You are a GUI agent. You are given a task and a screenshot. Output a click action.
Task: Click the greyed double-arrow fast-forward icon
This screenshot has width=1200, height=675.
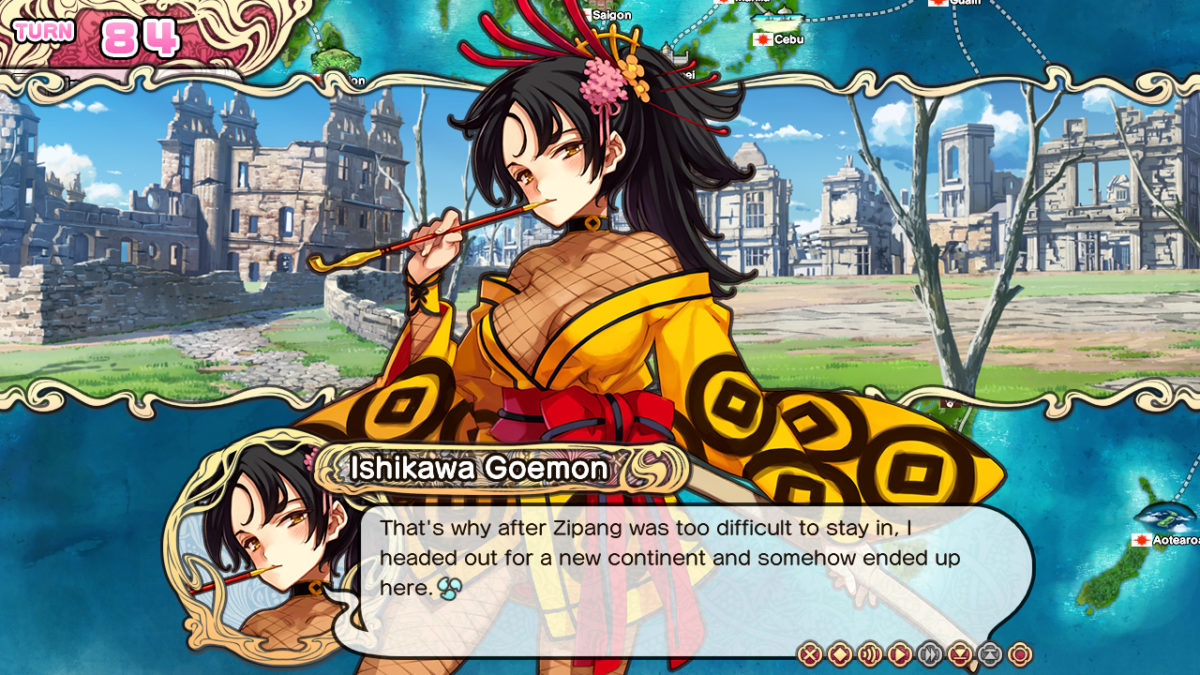930,655
